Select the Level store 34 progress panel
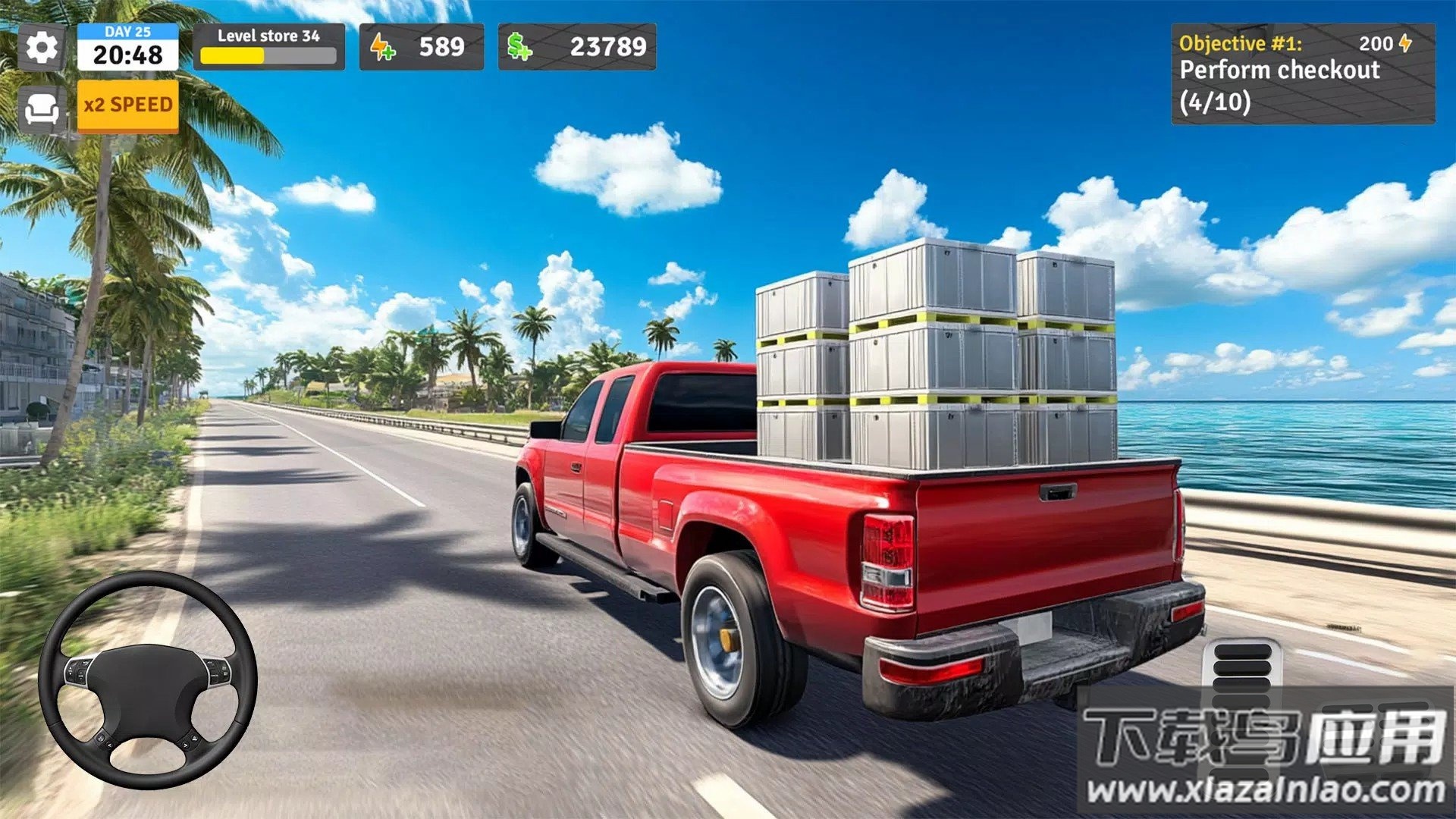1456x819 pixels. coord(268,47)
